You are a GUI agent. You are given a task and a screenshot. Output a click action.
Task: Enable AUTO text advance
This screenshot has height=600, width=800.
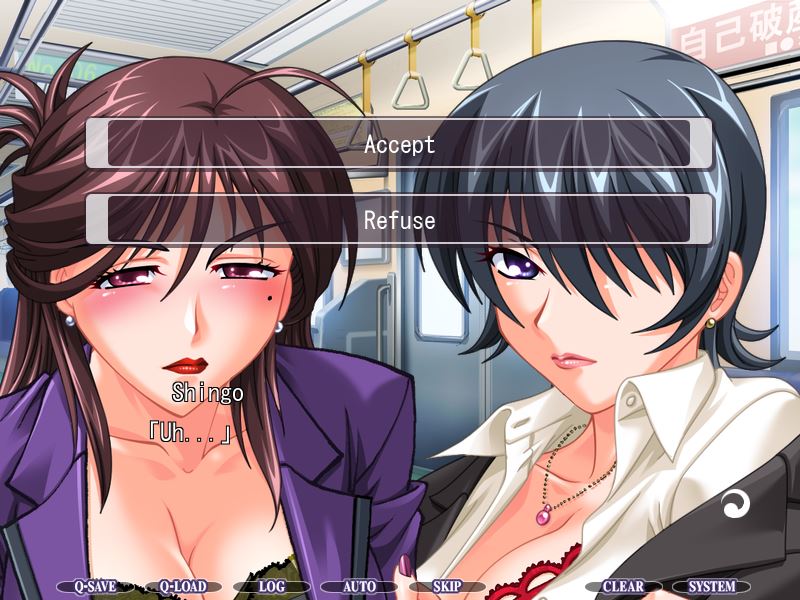[359, 587]
